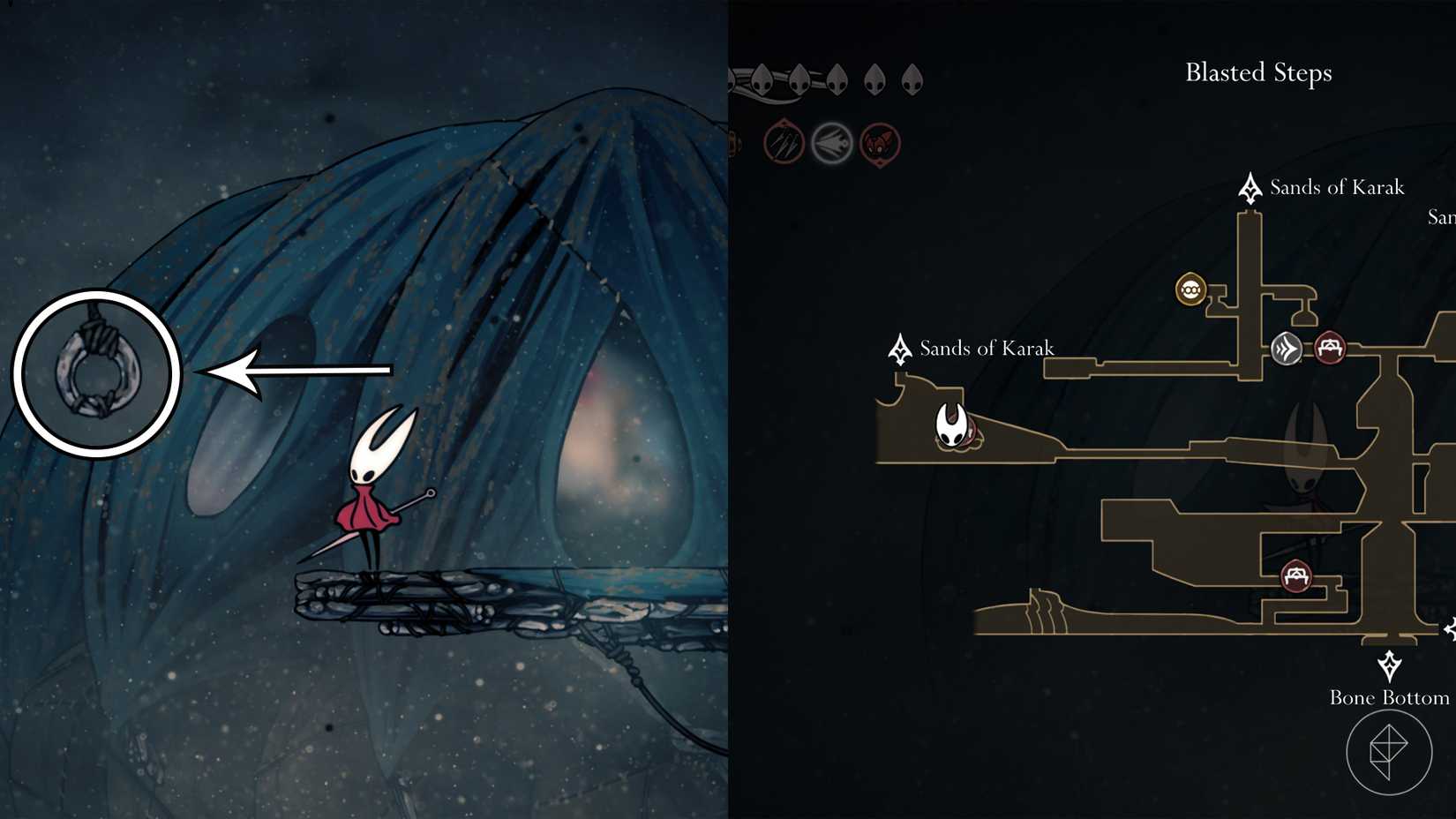Expand the Bone Bottom exit marker
1456x819 pixels.
(x=1392, y=665)
